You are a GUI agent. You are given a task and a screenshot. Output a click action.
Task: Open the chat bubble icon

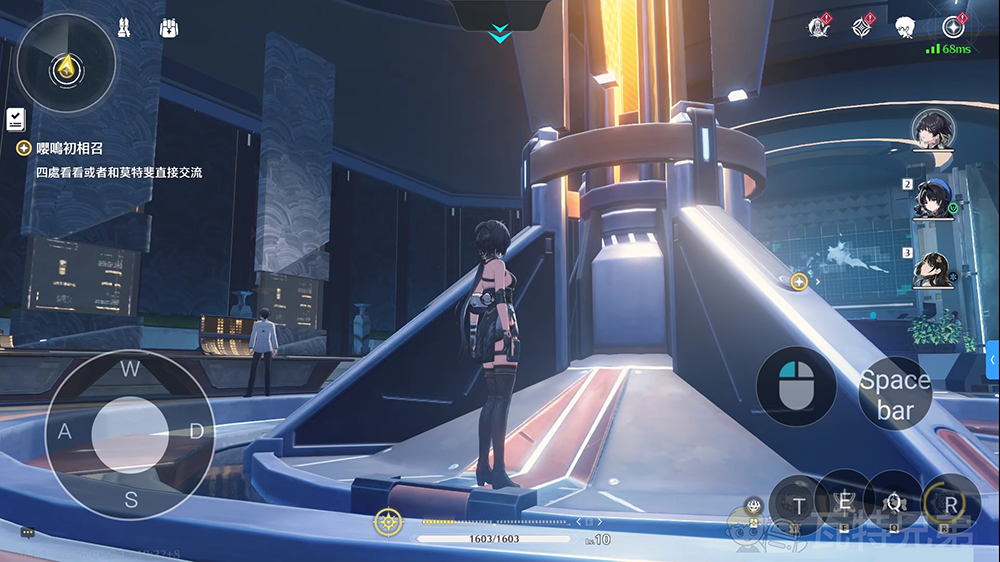click(27, 533)
